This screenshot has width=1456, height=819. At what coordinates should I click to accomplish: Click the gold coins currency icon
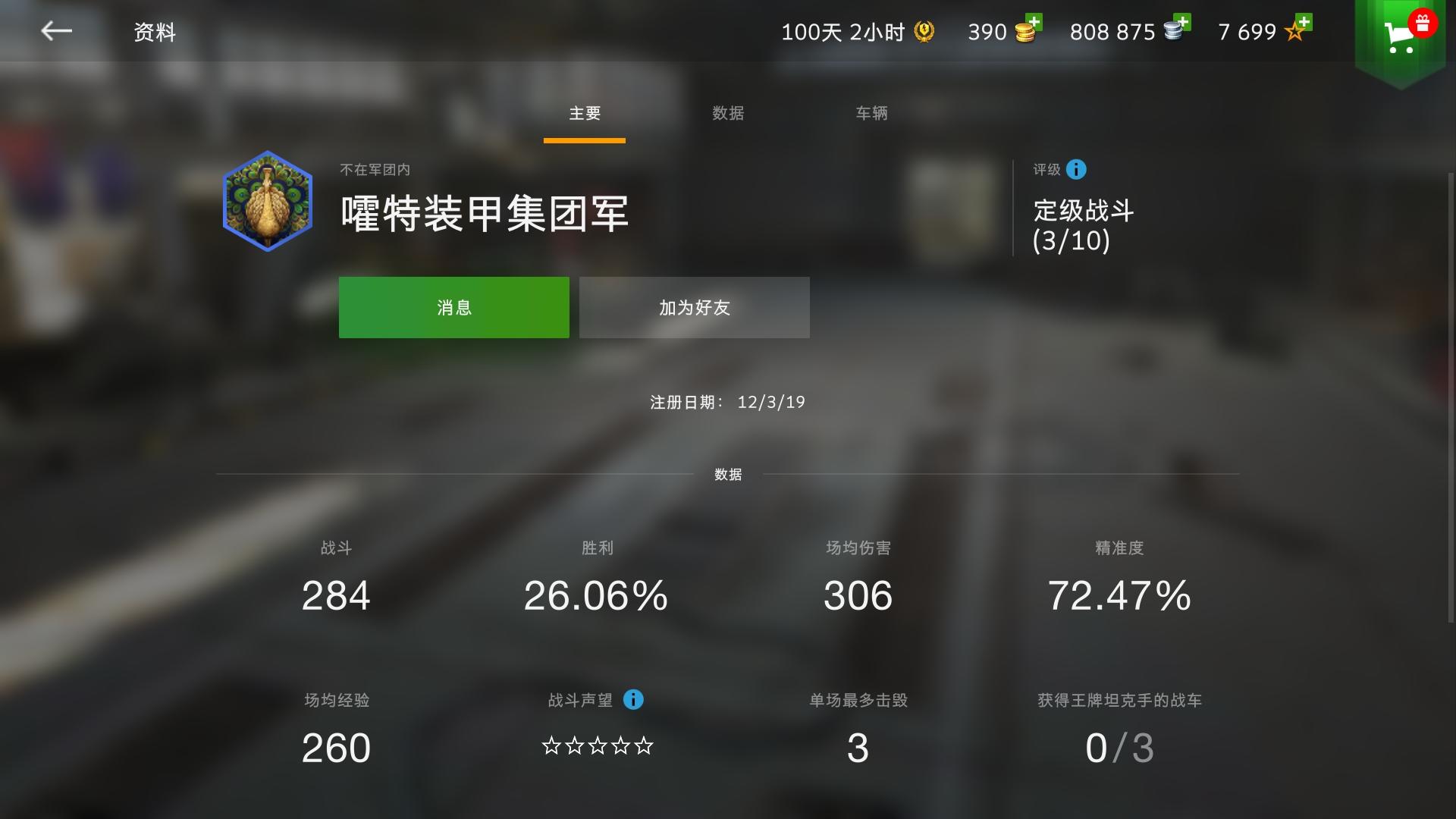click(x=1024, y=33)
